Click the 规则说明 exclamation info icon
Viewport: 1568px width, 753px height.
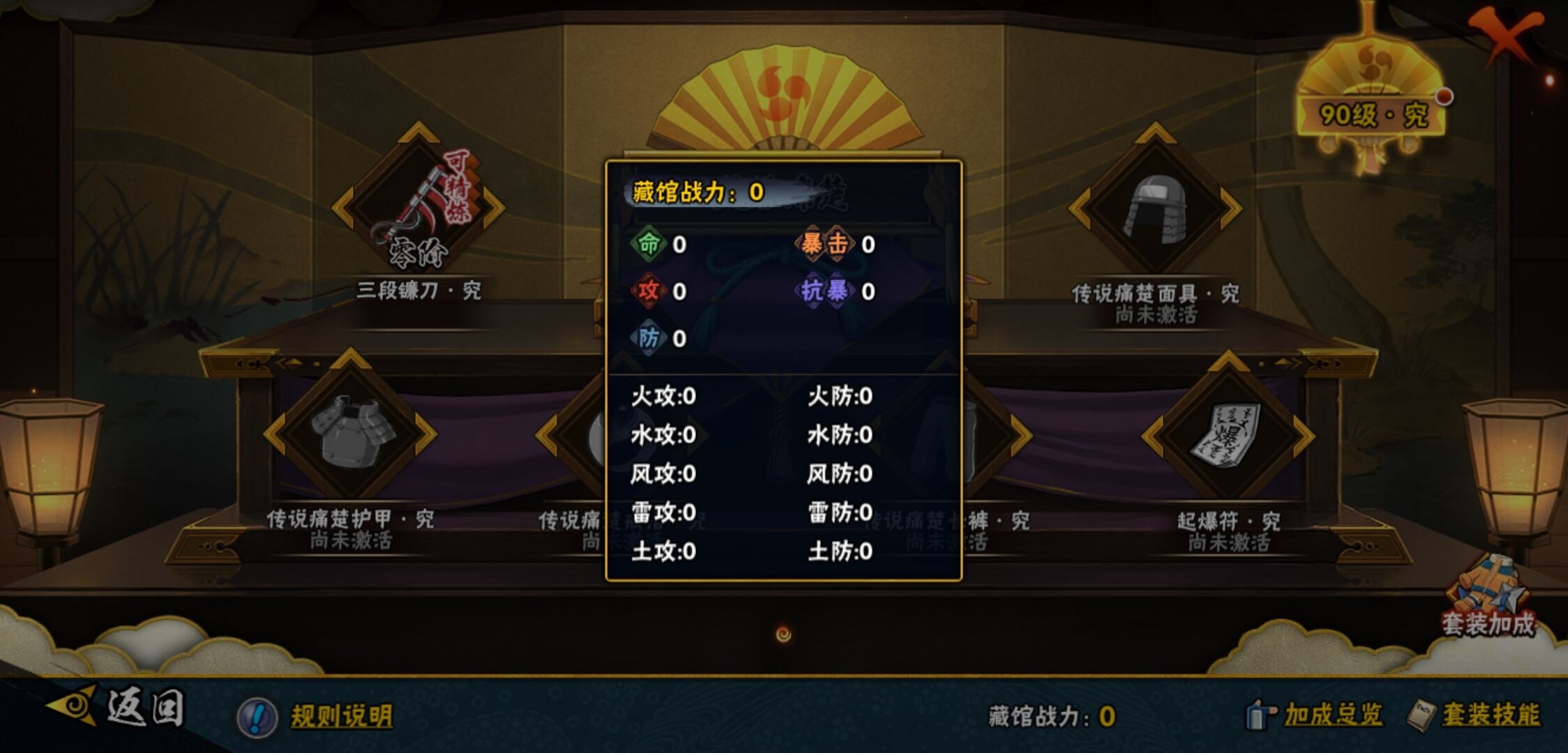coord(254,717)
